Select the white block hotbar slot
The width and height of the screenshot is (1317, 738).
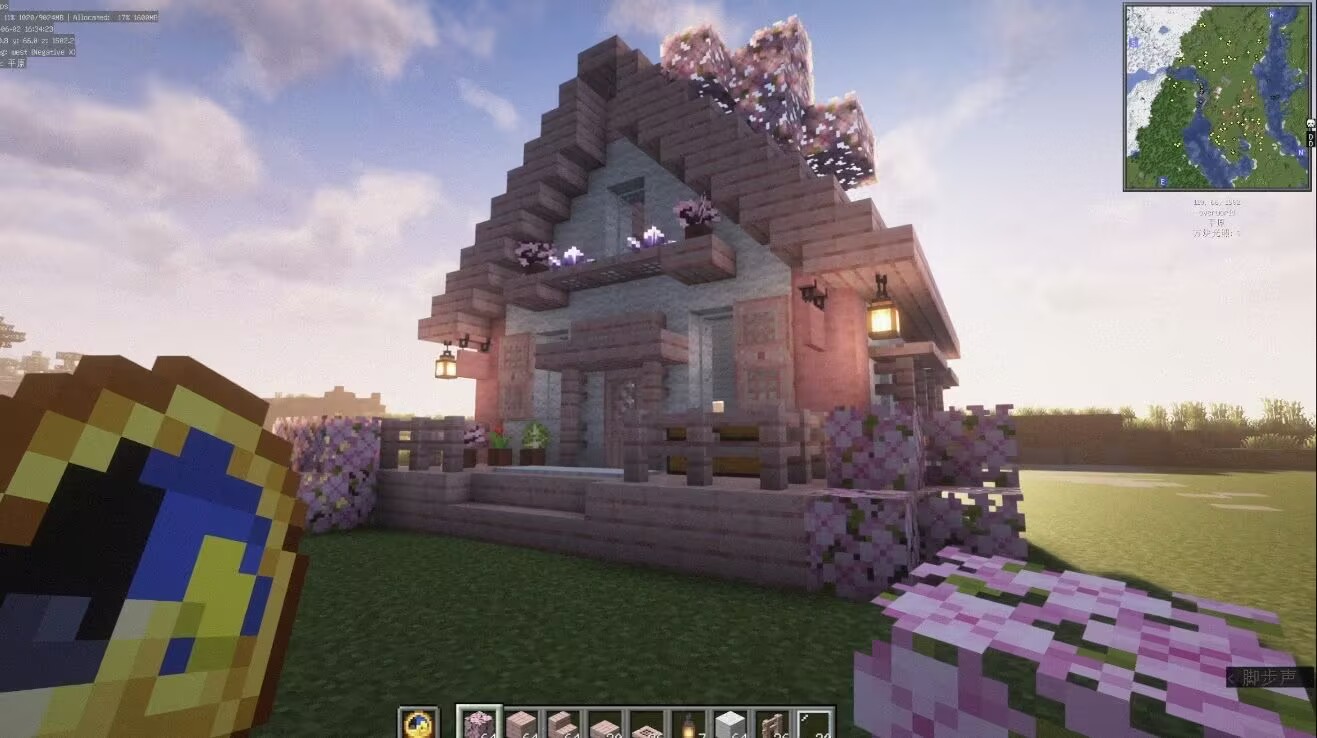pos(731,723)
